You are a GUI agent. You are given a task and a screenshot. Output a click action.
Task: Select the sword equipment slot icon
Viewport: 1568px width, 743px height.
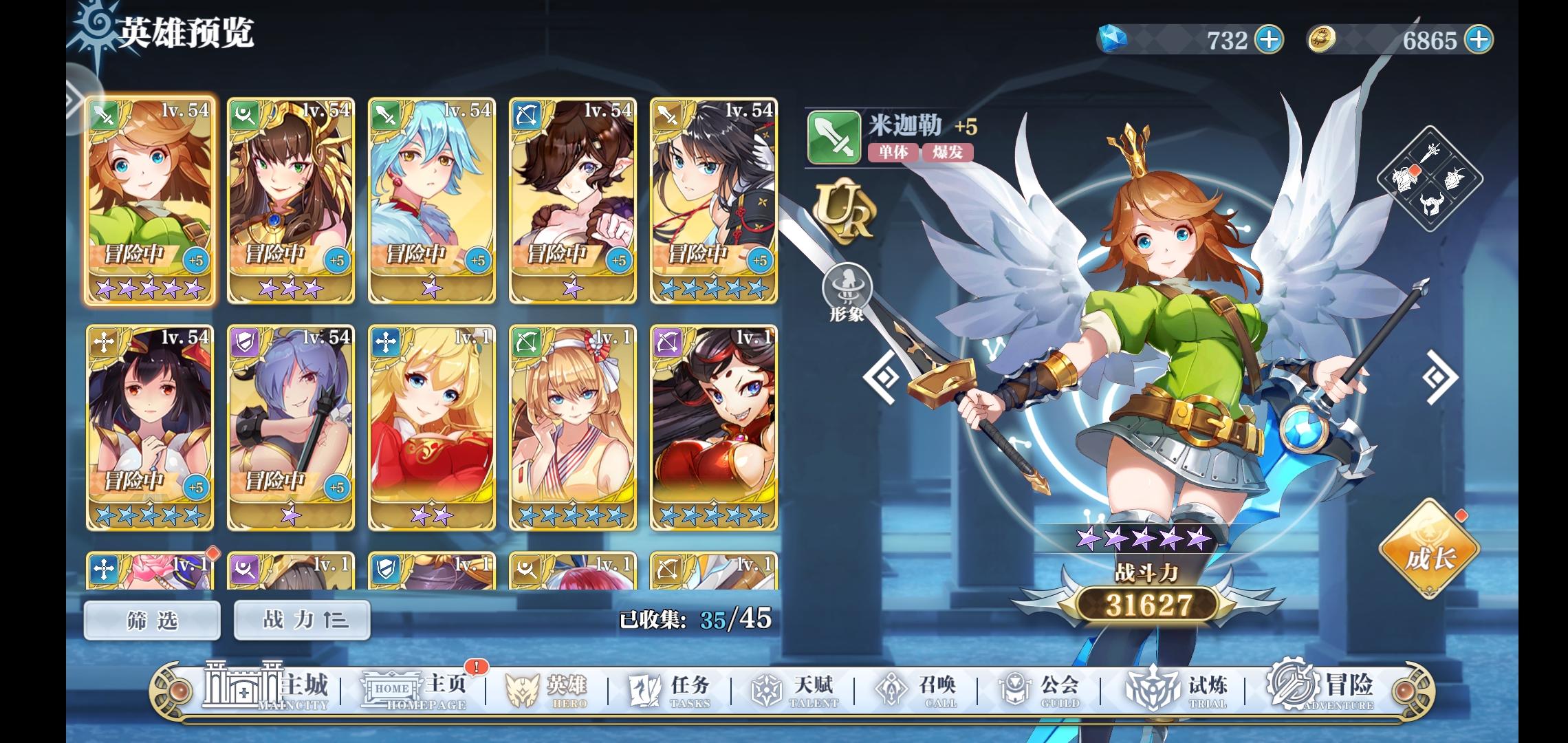(x=1431, y=153)
